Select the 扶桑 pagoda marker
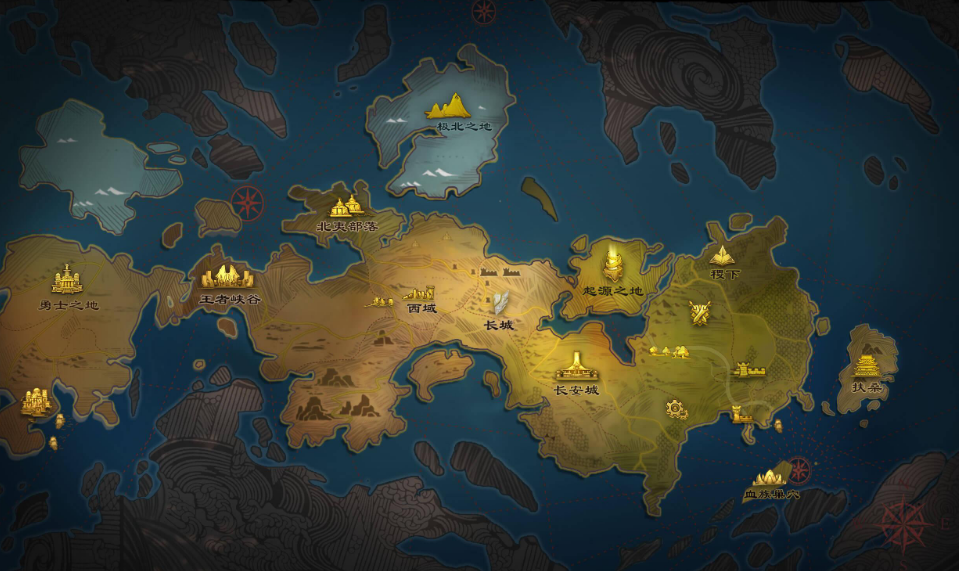The height and width of the screenshot is (571, 959). point(866,364)
